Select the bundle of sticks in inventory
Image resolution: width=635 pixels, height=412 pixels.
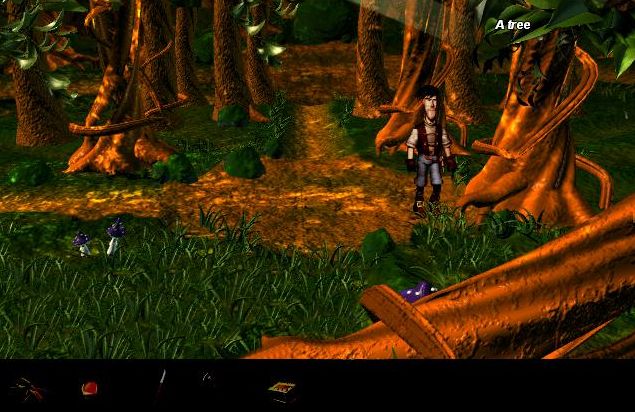(28, 388)
